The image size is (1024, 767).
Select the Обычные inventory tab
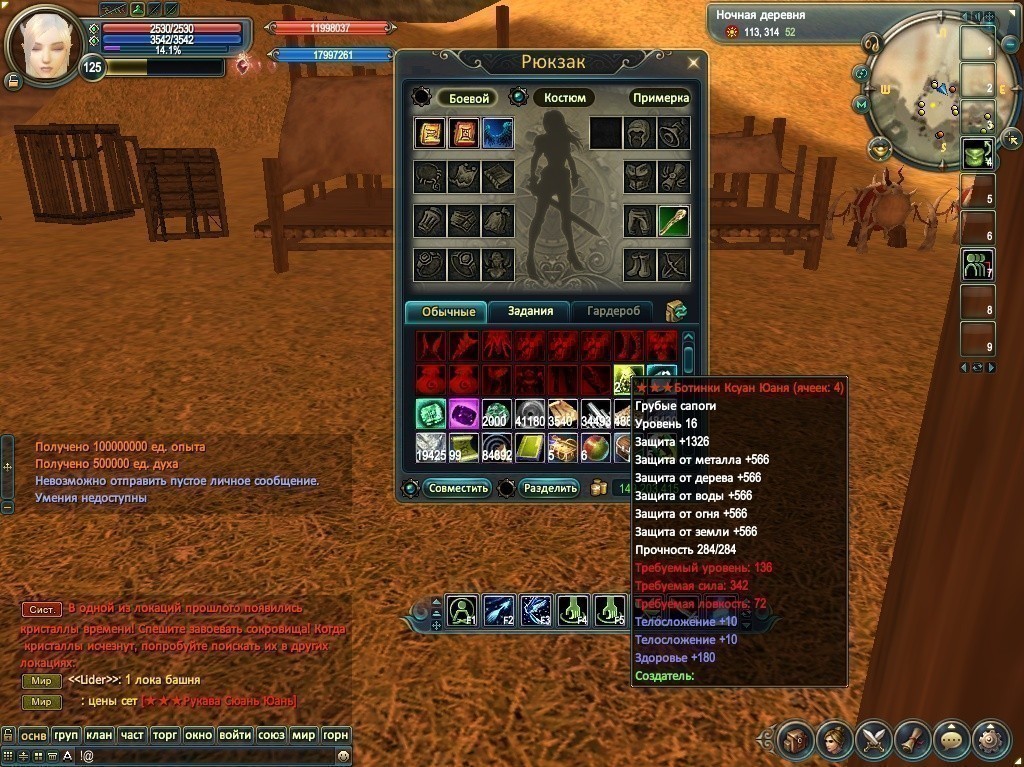pyautogui.click(x=446, y=311)
